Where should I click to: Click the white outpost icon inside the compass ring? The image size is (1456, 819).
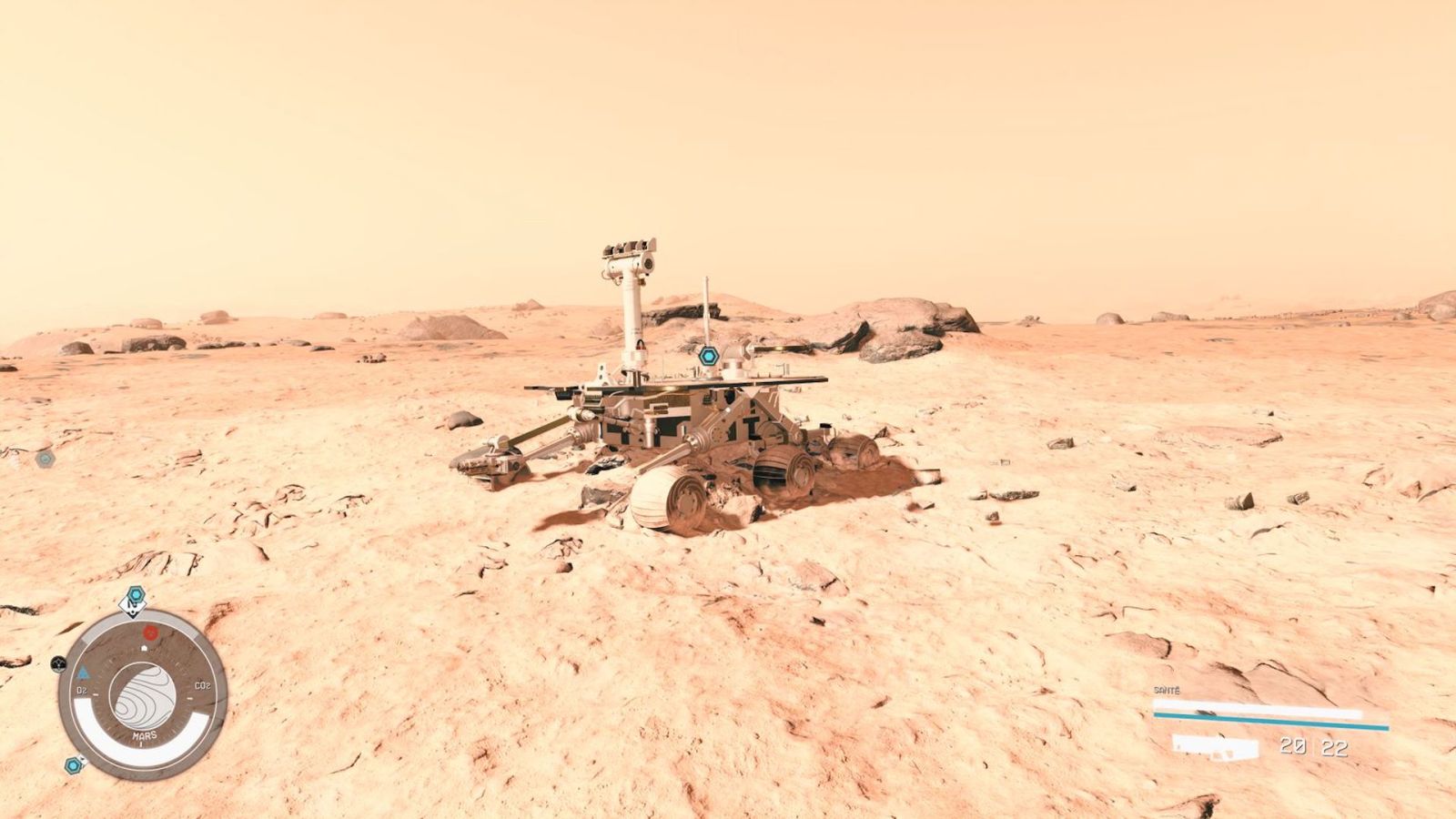pos(144,648)
